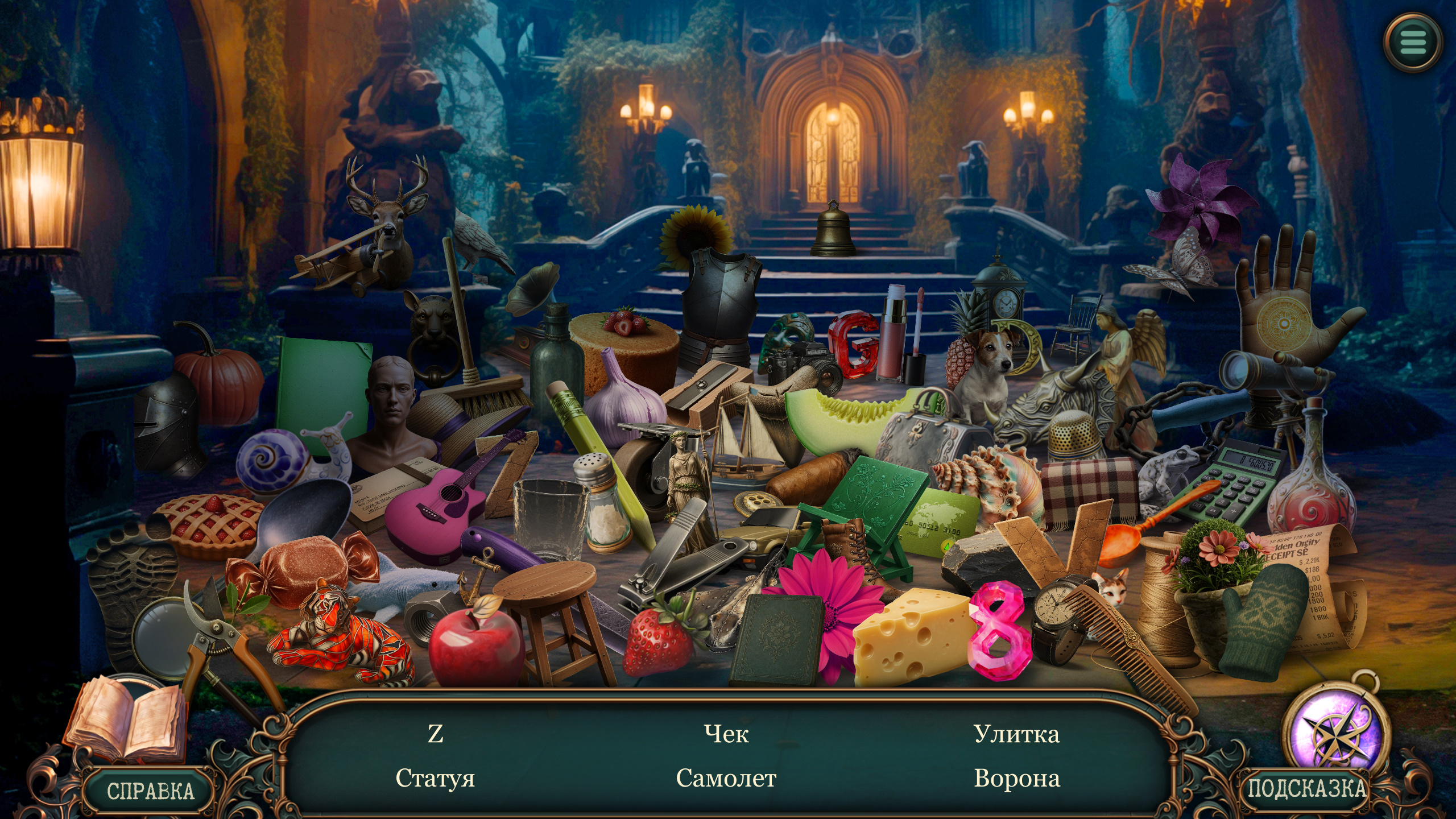The image size is (1456, 819).
Task: Use the ПОДСКАЗКА hint button
Action: 1306,788
